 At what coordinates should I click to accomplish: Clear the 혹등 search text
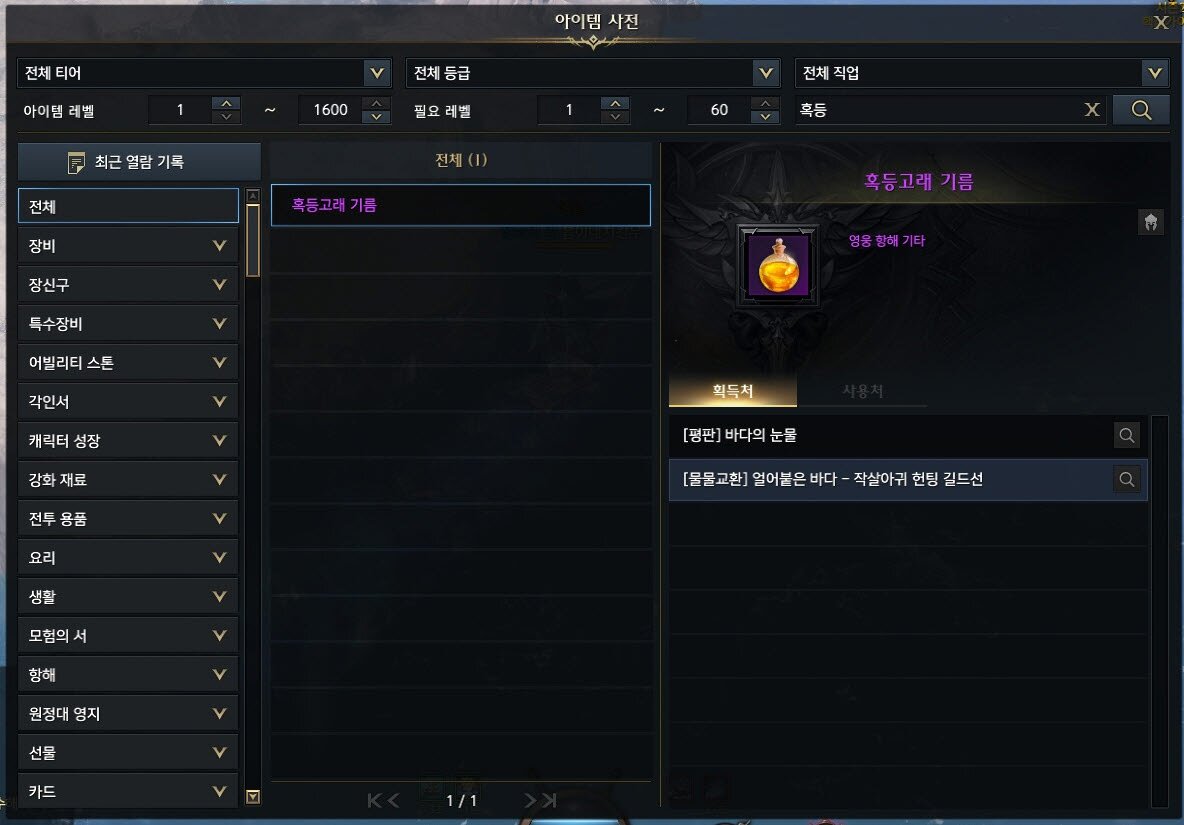(x=1092, y=110)
